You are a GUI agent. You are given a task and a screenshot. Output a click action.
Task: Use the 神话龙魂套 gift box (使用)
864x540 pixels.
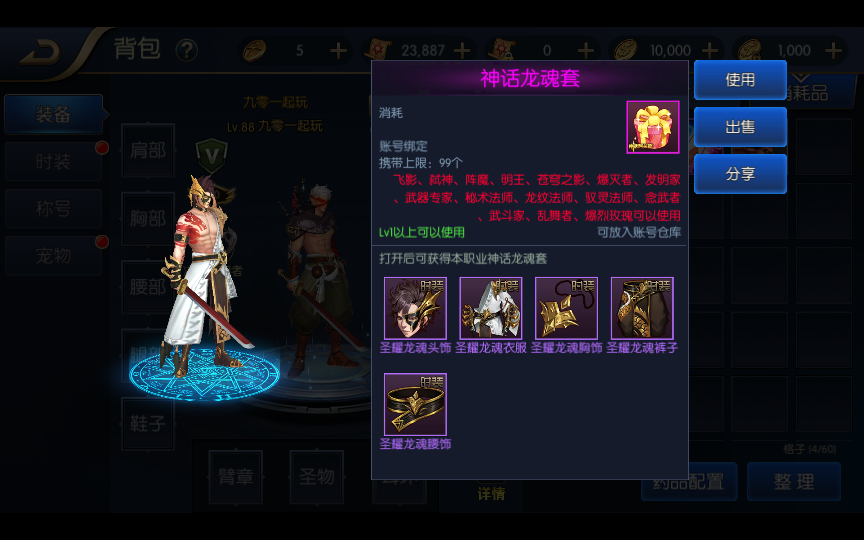pos(740,80)
